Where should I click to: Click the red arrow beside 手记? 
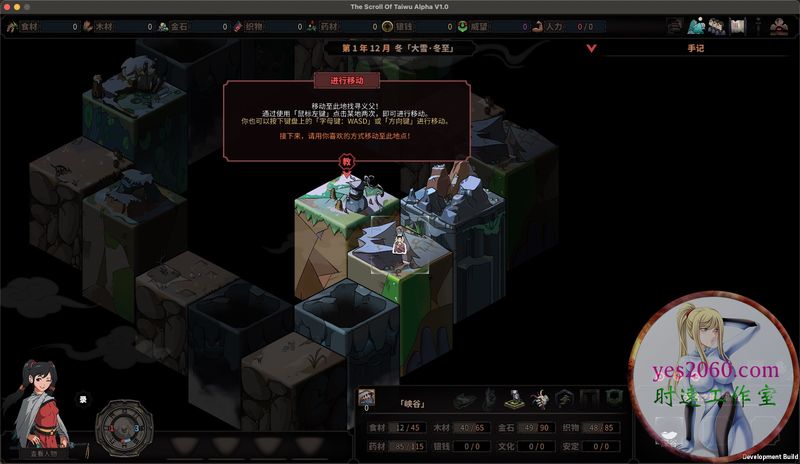tap(592, 47)
